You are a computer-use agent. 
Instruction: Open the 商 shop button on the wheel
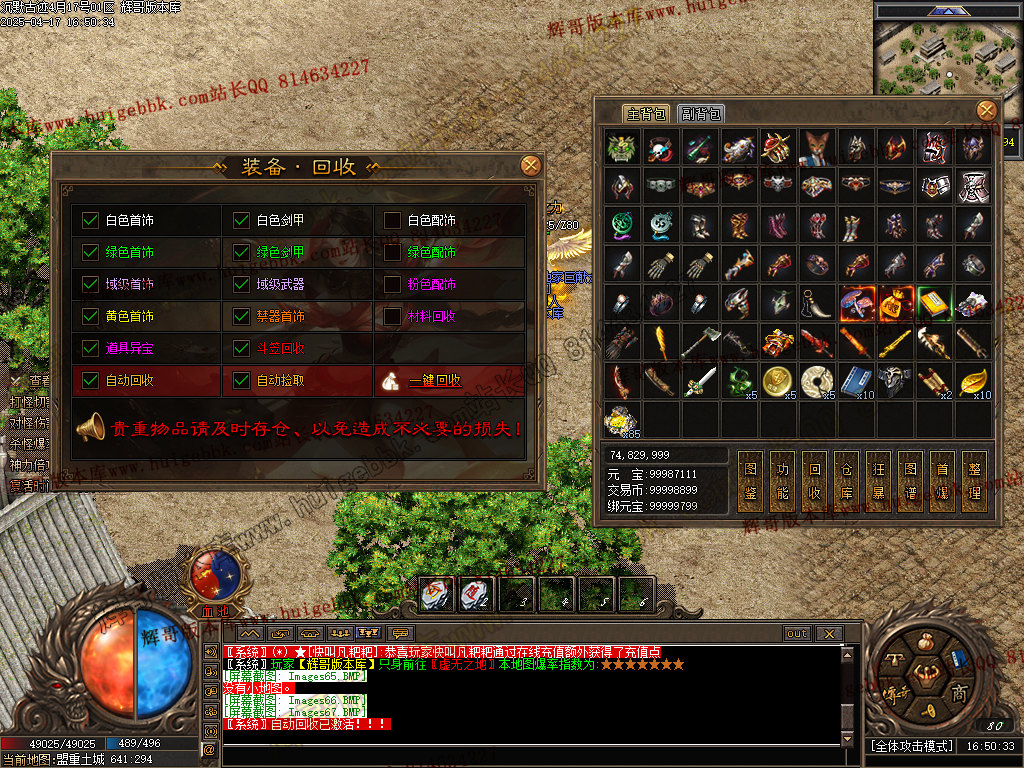[958, 693]
